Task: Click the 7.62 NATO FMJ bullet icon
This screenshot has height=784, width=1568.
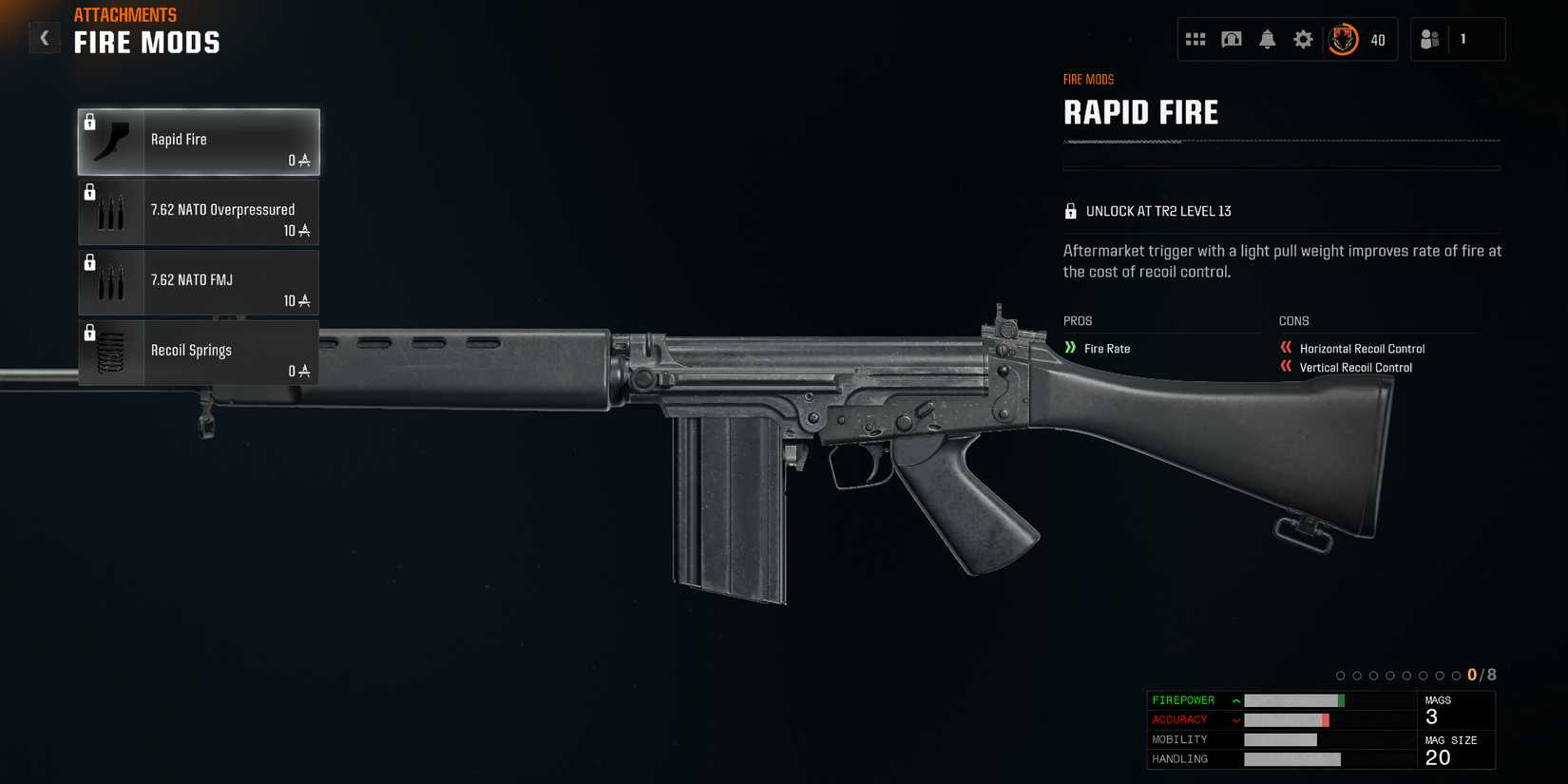Action: pyautogui.click(x=110, y=281)
